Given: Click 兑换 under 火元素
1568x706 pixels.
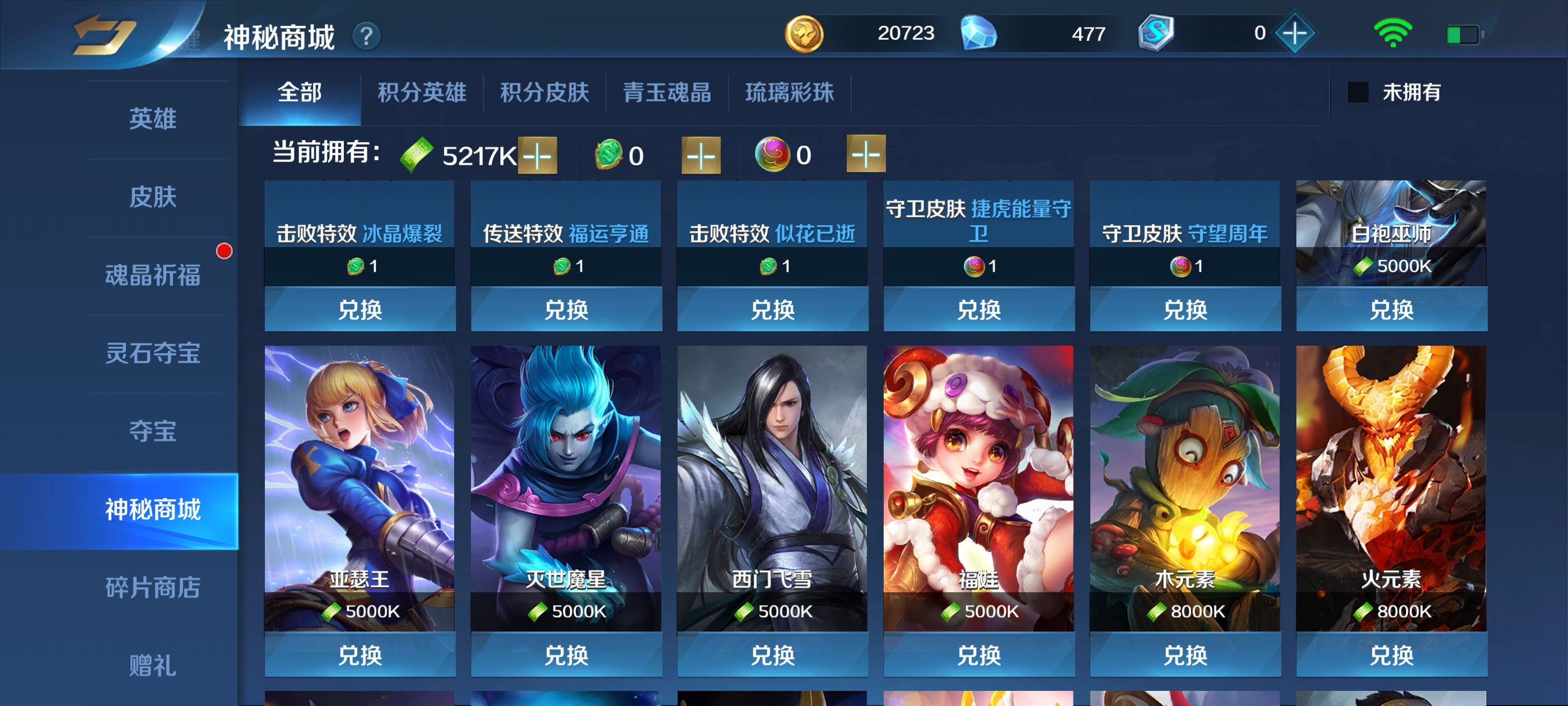Looking at the screenshot, I should (1392, 656).
